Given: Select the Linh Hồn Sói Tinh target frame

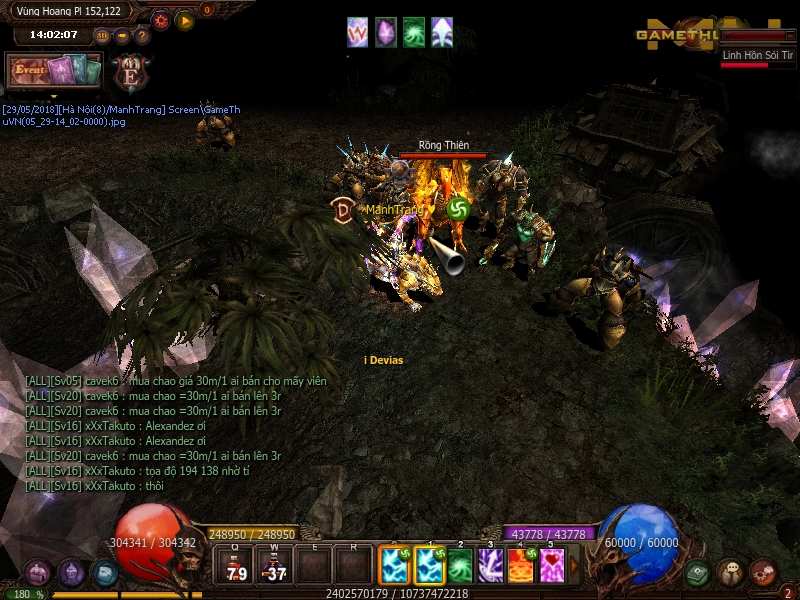Looking at the screenshot, I should 758,57.
